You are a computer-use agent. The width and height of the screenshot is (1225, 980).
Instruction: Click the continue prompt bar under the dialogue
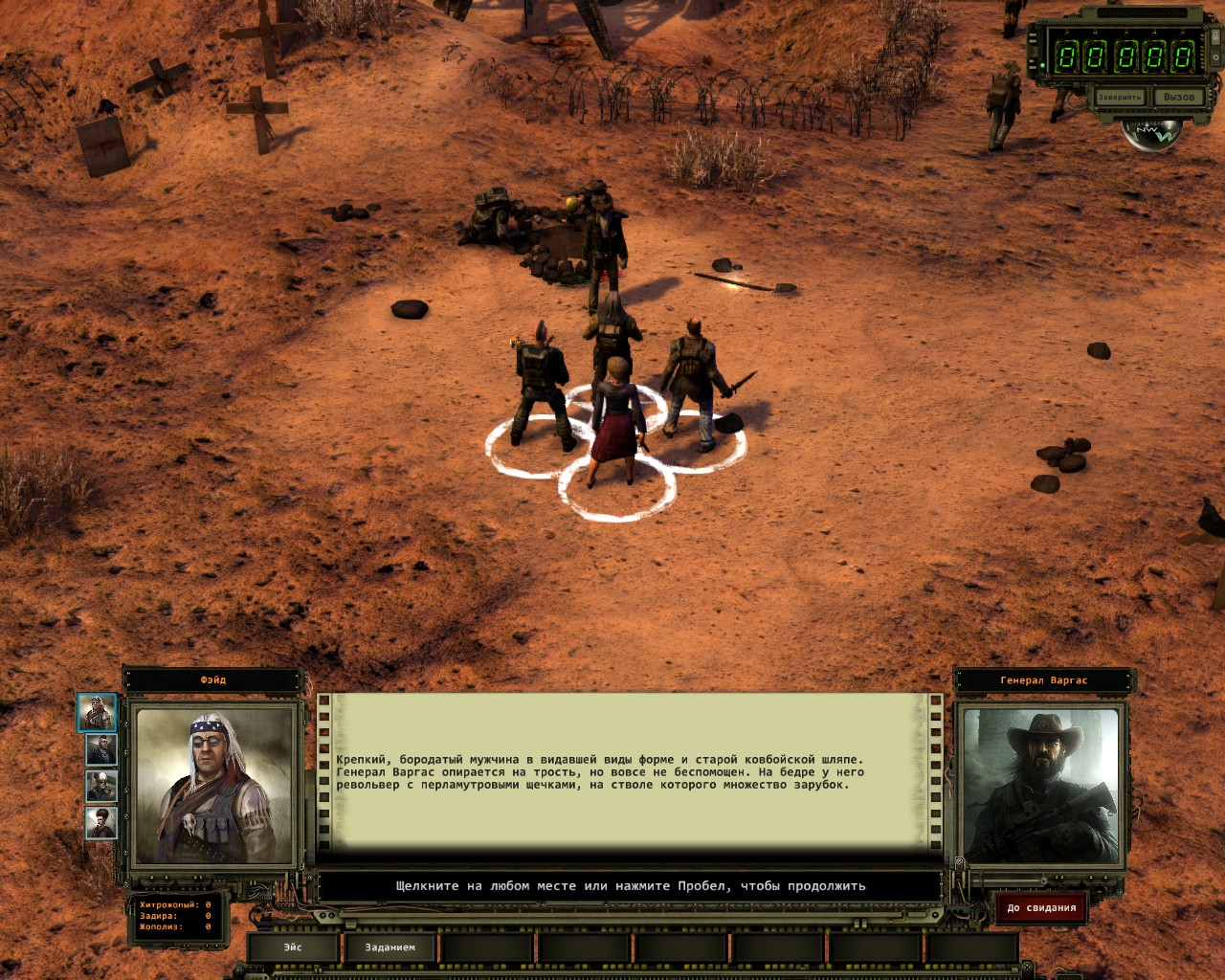click(630, 886)
